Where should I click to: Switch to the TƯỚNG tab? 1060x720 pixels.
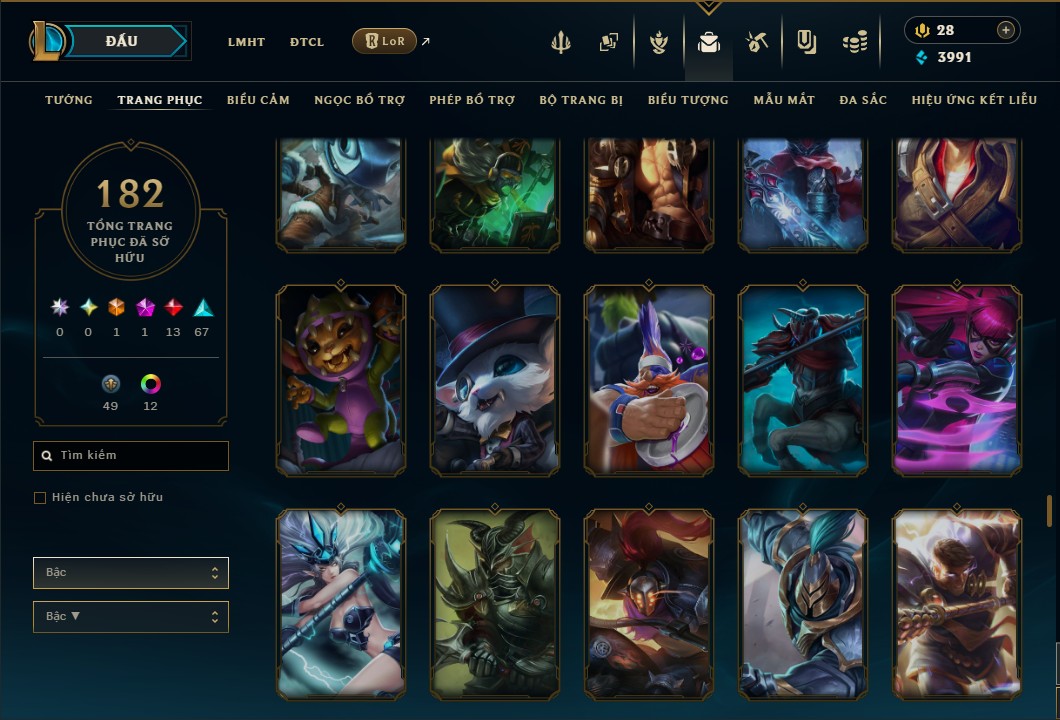click(69, 100)
